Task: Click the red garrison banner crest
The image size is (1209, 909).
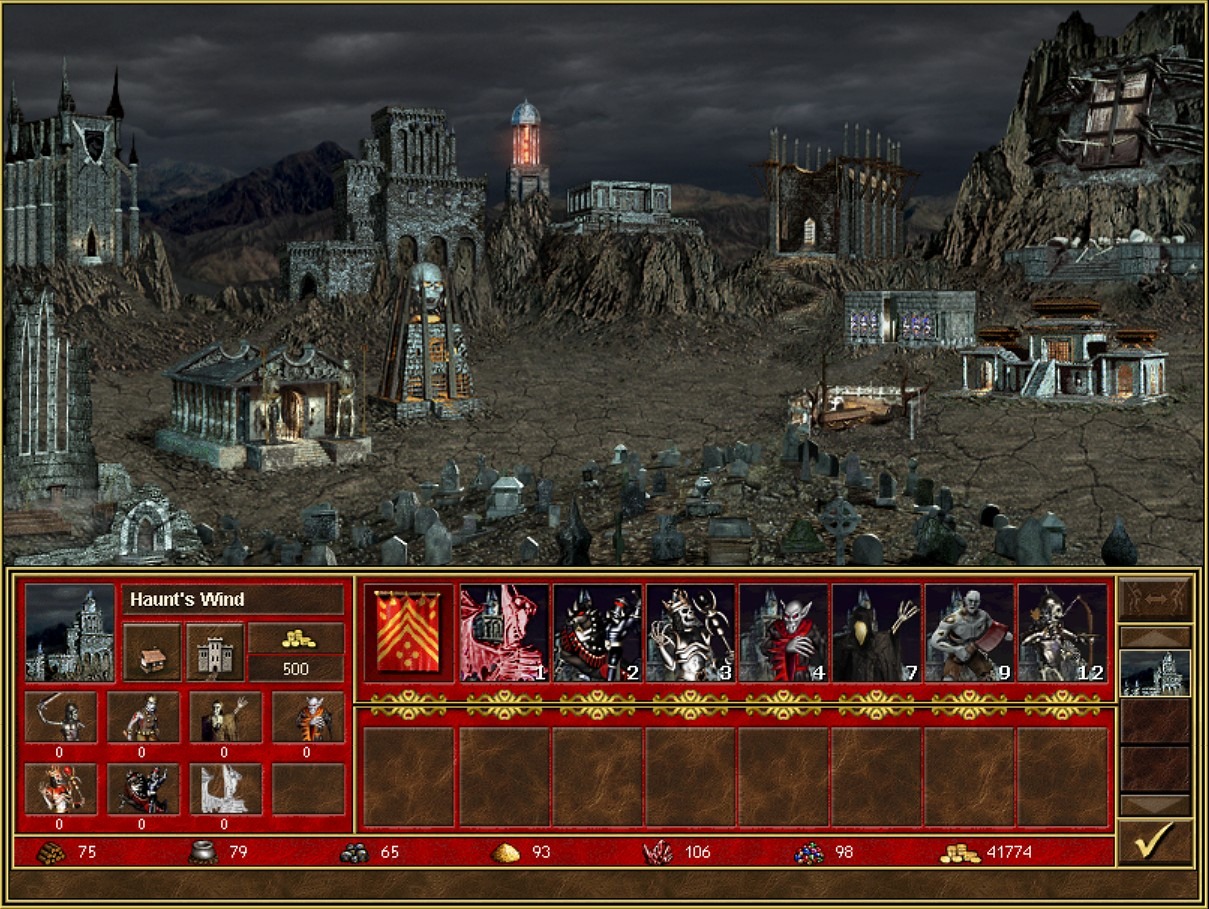Action: click(x=406, y=632)
